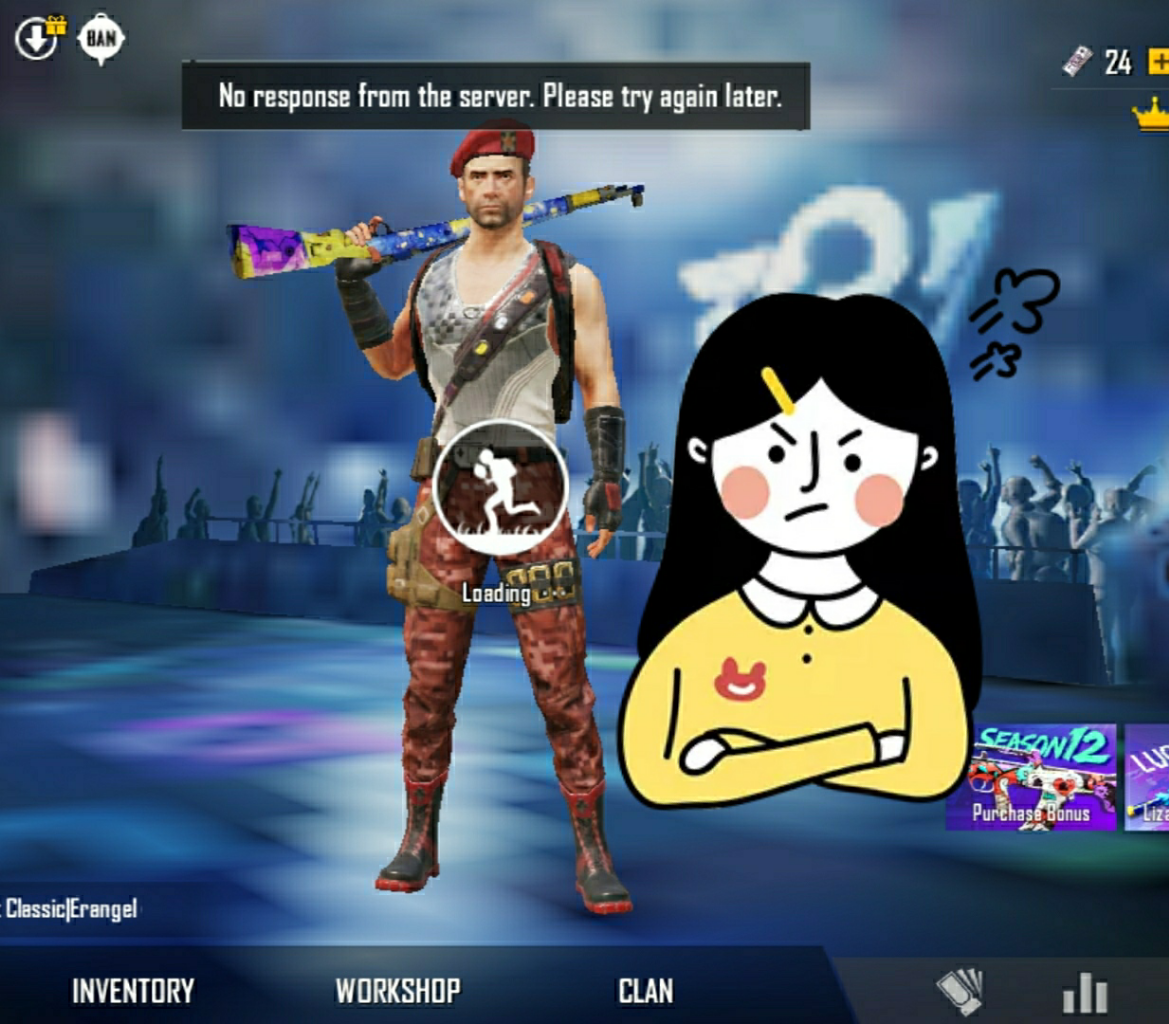Open the Clan menu
Image resolution: width=1169 pixels, height=1024 pixels.
click(645, 991)
